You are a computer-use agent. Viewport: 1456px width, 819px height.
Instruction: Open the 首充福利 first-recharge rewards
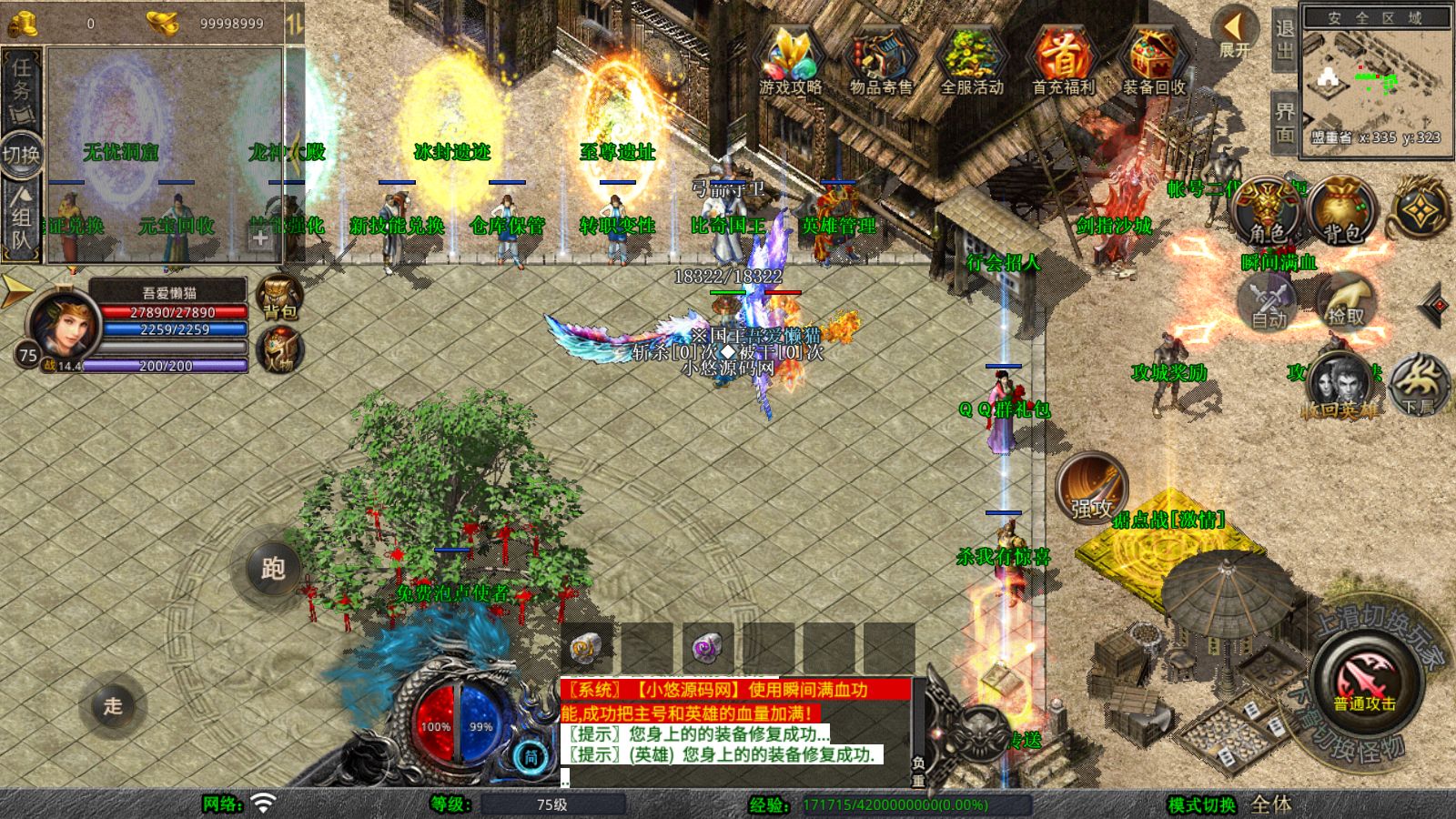pos(1062,59)
